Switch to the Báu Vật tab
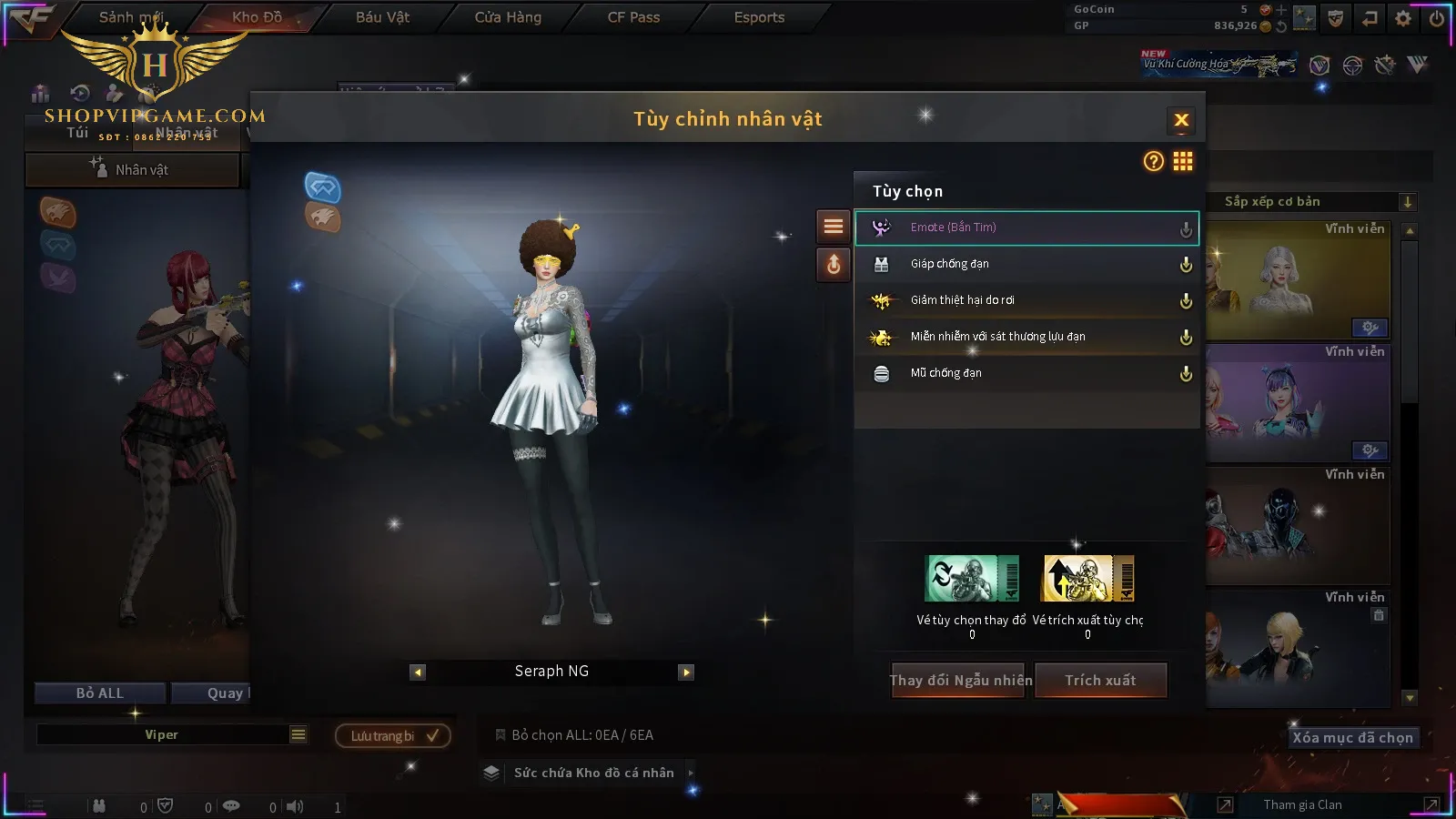1456x819 pixels. [x=382, y=17]
